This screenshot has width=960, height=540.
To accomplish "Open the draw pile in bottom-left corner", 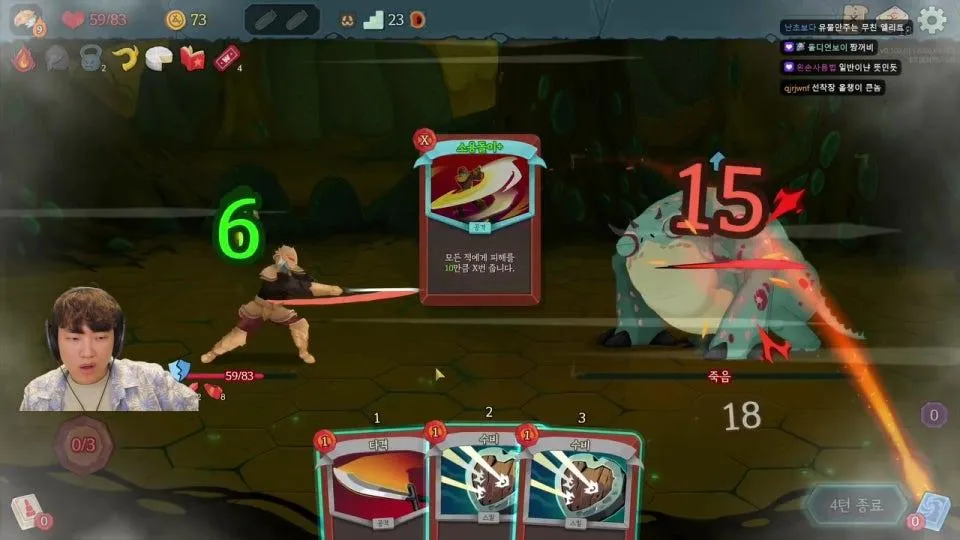I will coord(24,511).
